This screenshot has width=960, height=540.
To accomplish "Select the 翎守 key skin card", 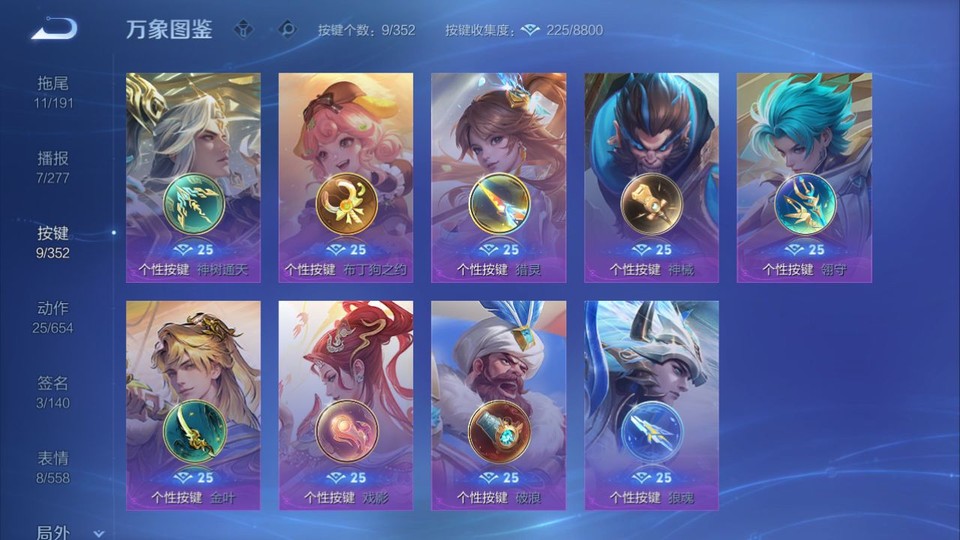I will (804, 177).
